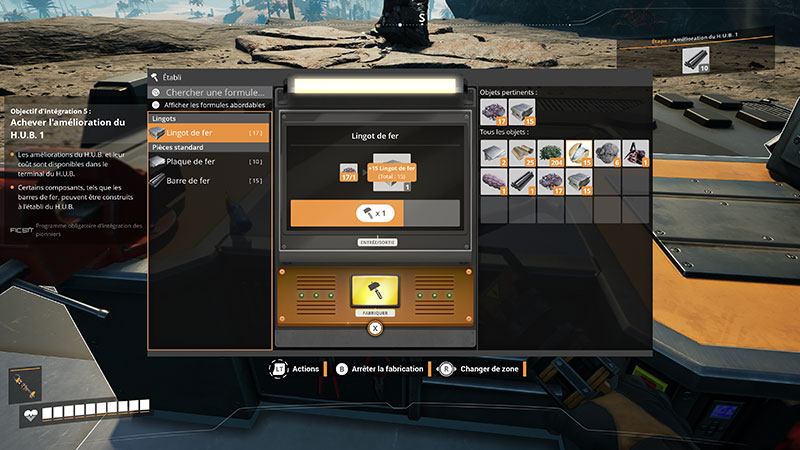Select the leaves stack of 204
Viewport: 800px width, 450px height.
(x=551, y=152)
